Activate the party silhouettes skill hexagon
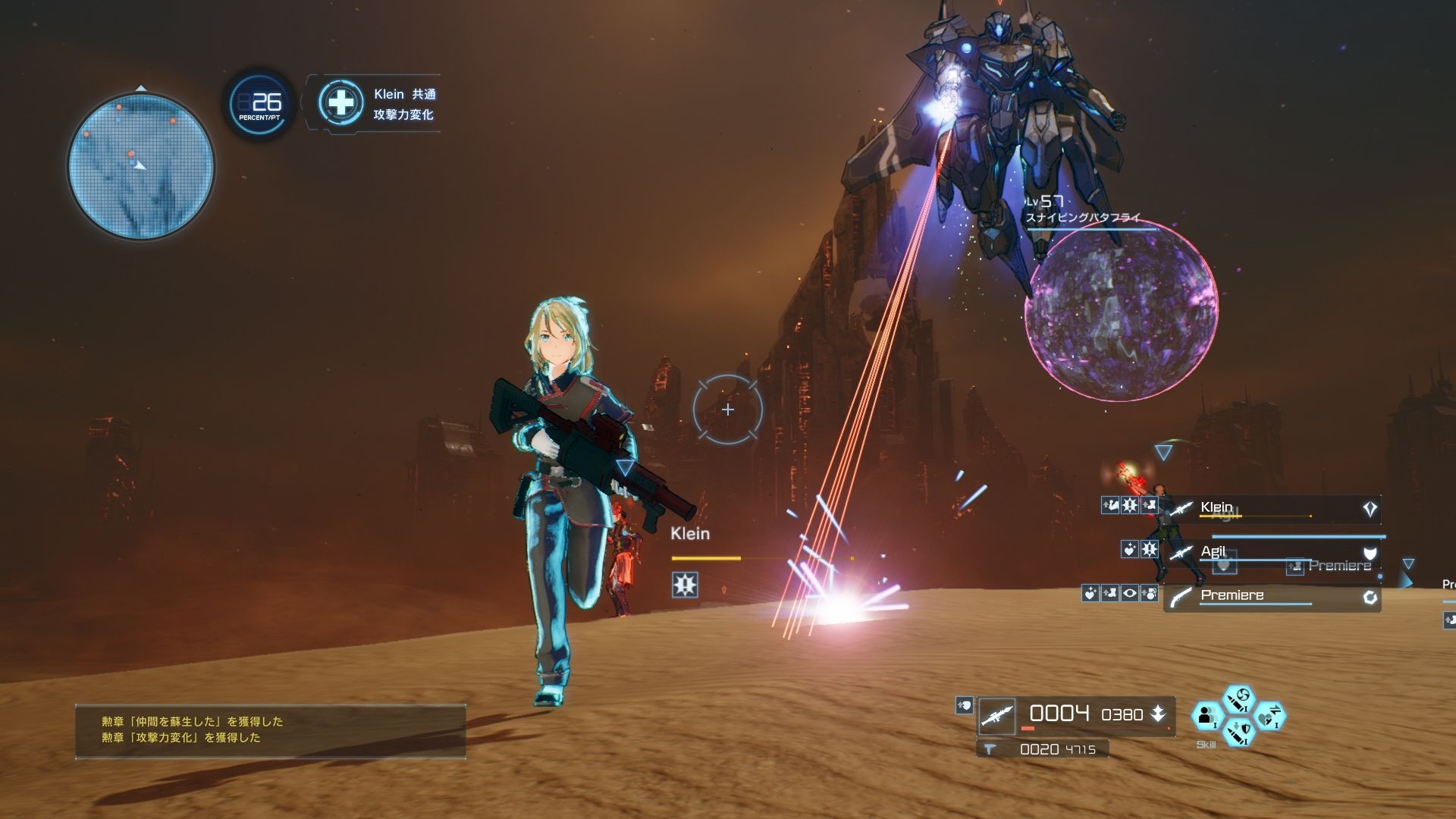Image resolution: width=1456 pixels, height=819 pixels. [x=1207, y=715]
